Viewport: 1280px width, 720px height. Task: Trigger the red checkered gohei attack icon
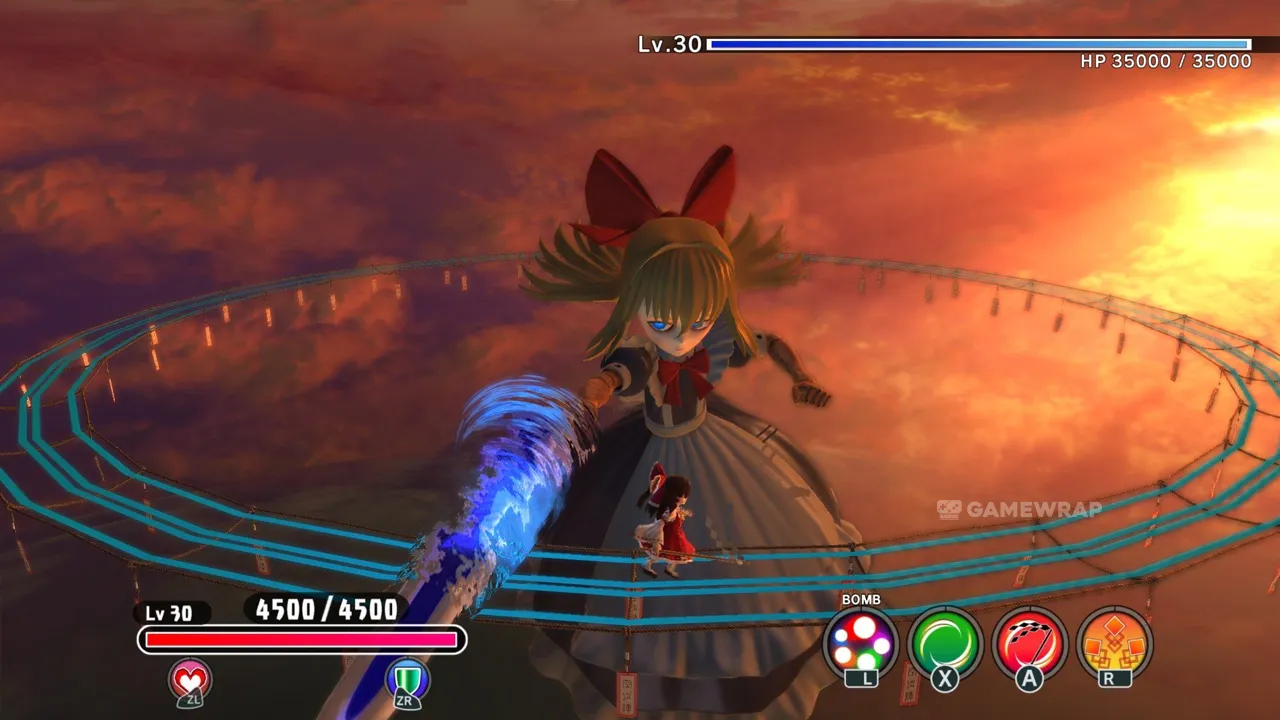point(1030,644)
